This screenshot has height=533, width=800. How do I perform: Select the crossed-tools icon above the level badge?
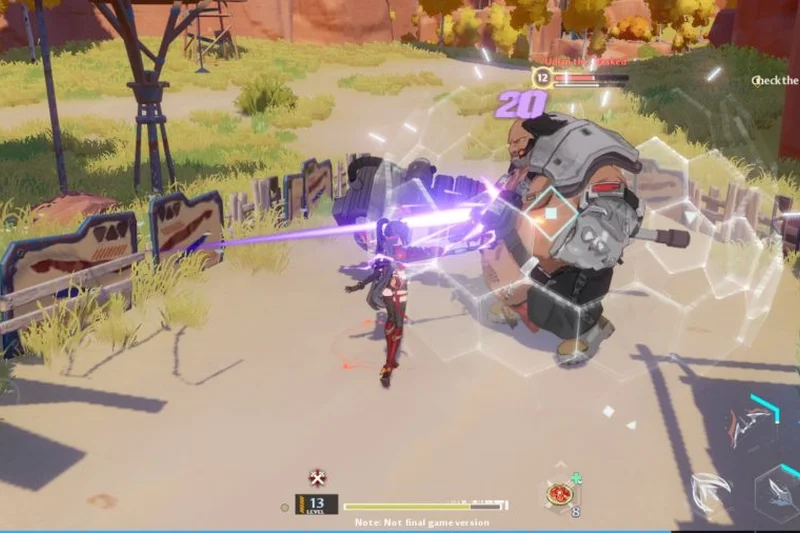(x=318, y=477)
